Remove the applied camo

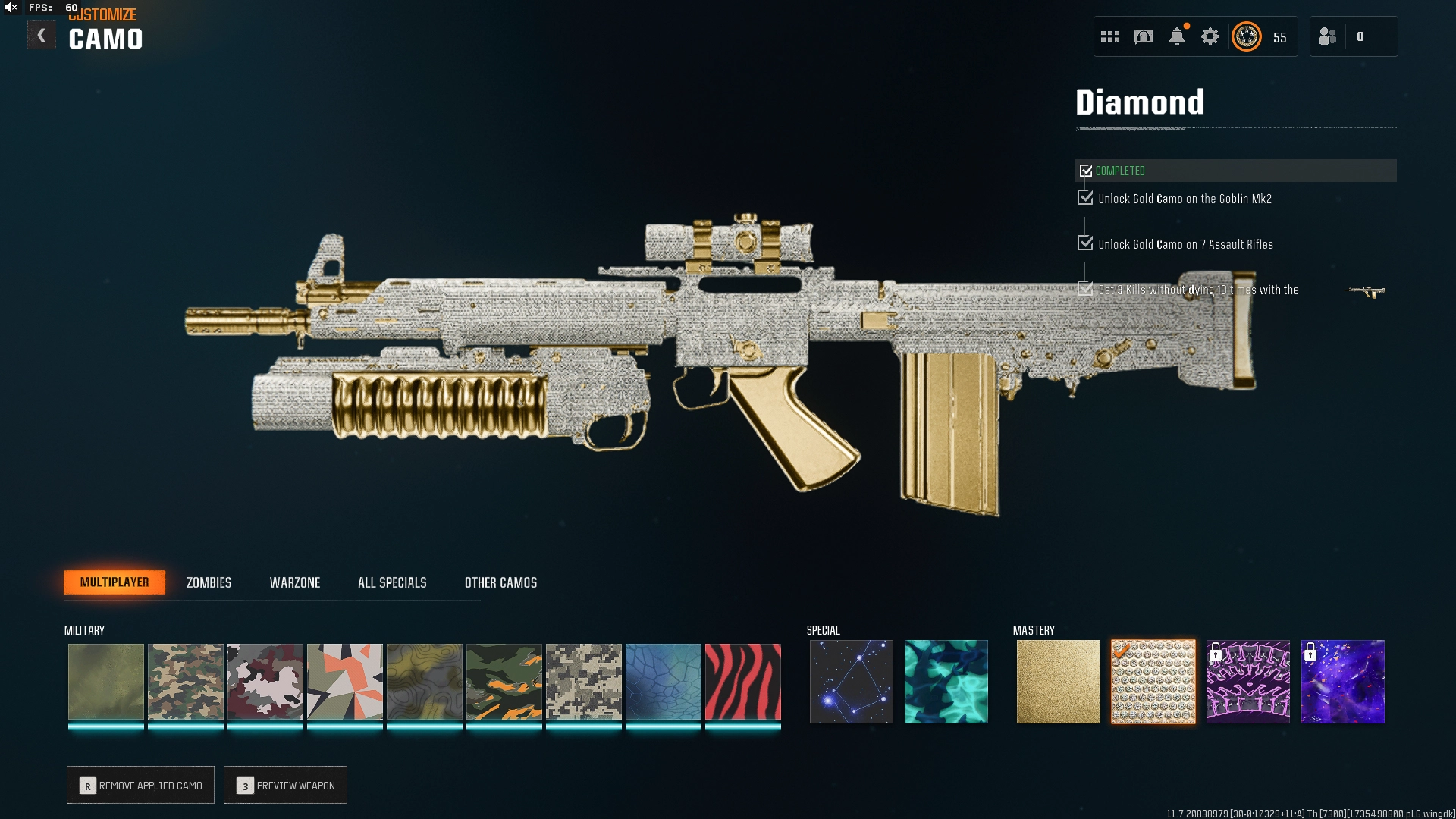click(x=140, y=785)
